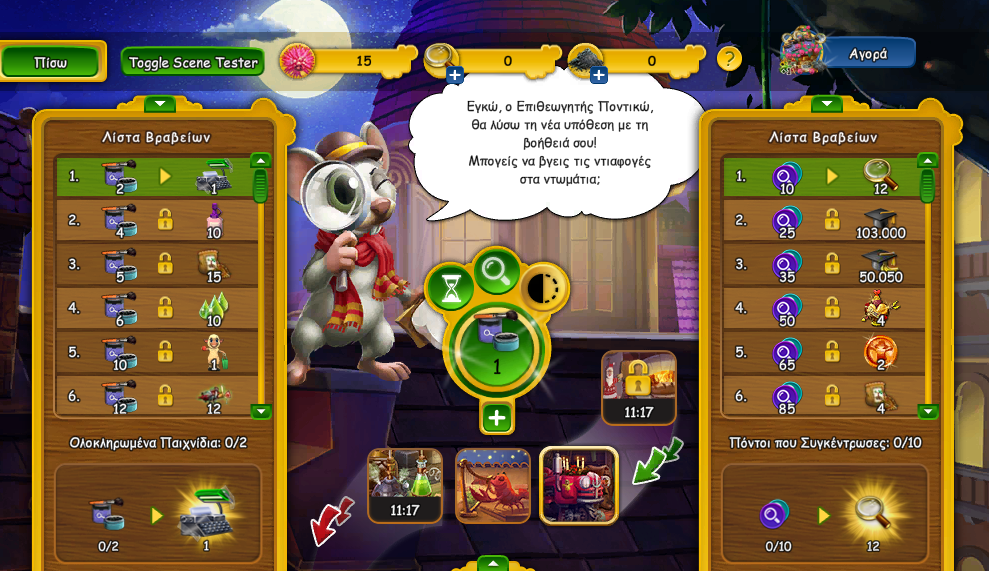Go back with the Πίσω button
989x571 pixels.
(51, 62)
